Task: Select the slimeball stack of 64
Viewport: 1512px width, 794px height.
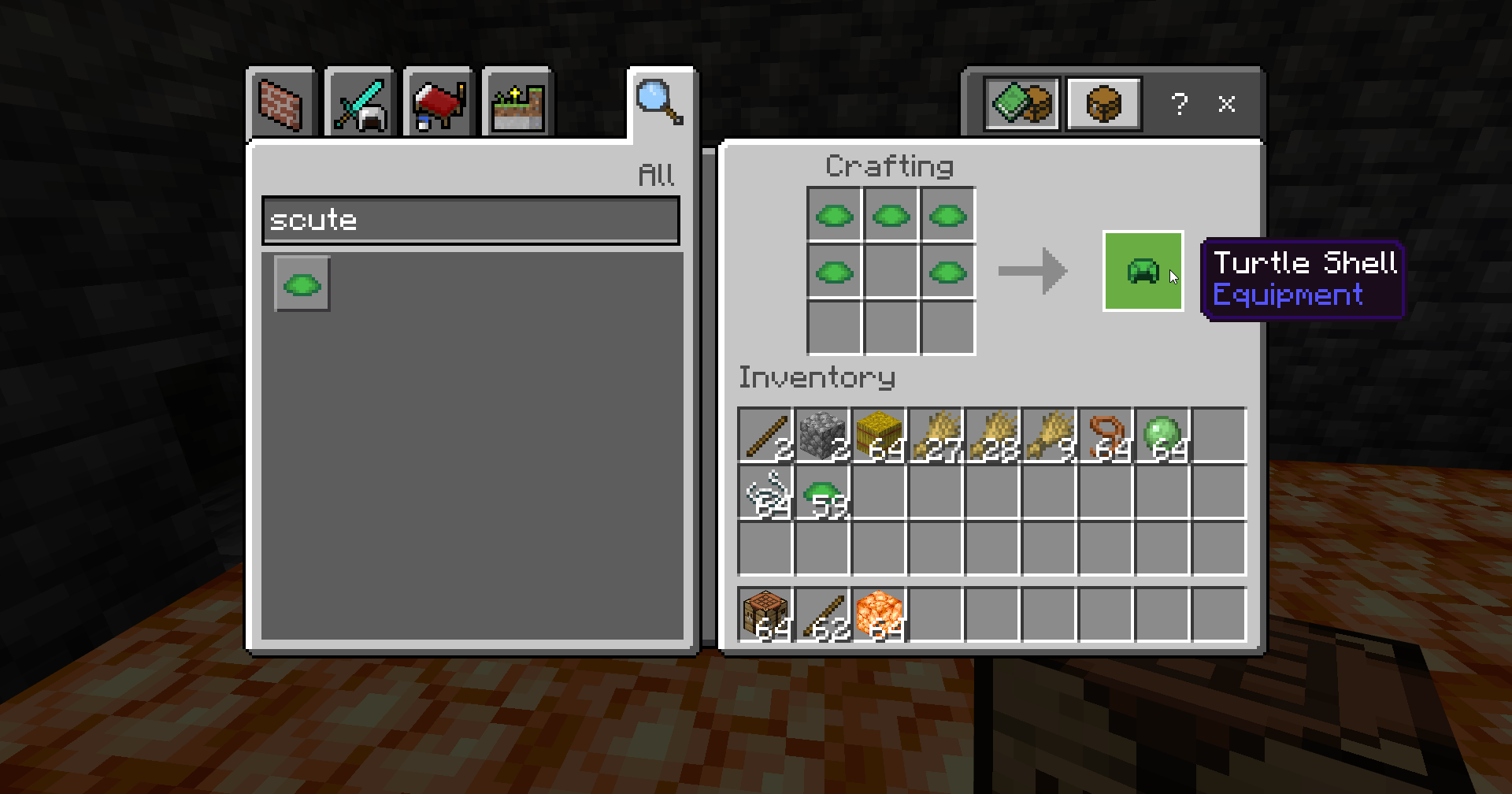Action: pyautogui.click(x=1162, y=435)
